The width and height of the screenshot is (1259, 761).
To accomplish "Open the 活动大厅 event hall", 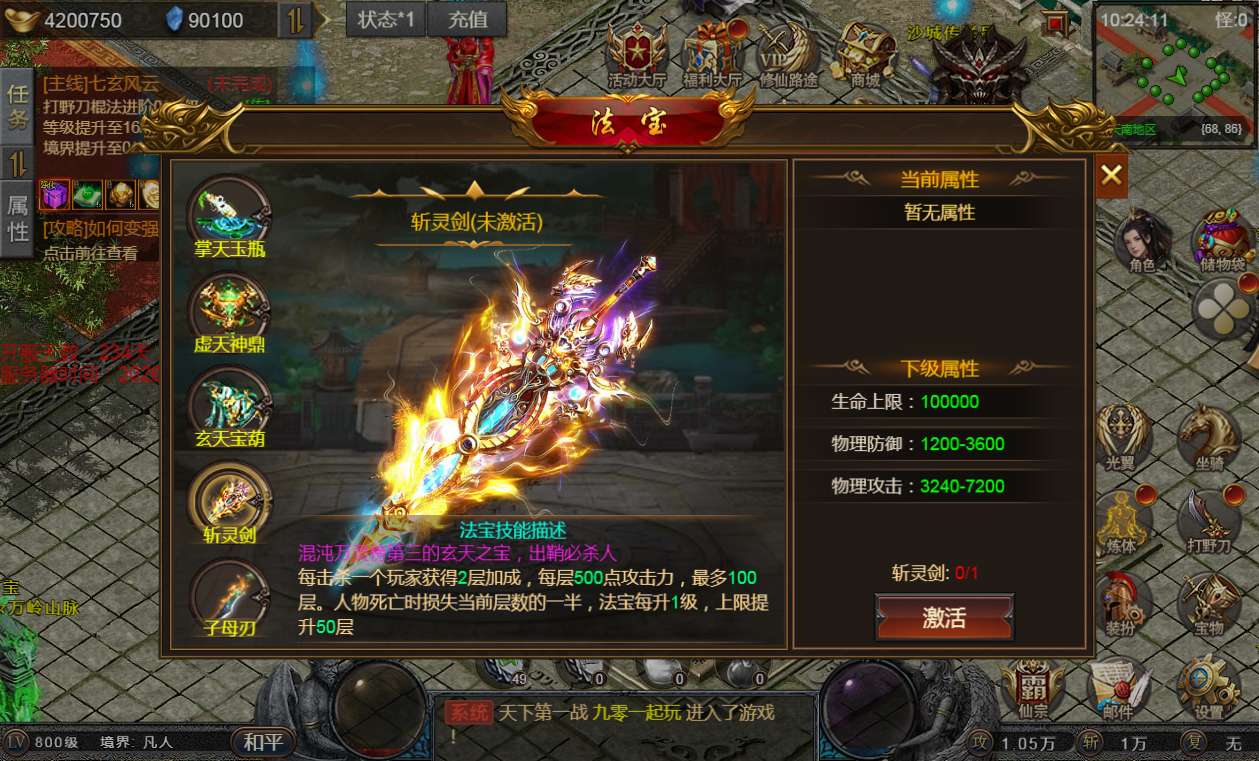I will [x=635, y=53].
